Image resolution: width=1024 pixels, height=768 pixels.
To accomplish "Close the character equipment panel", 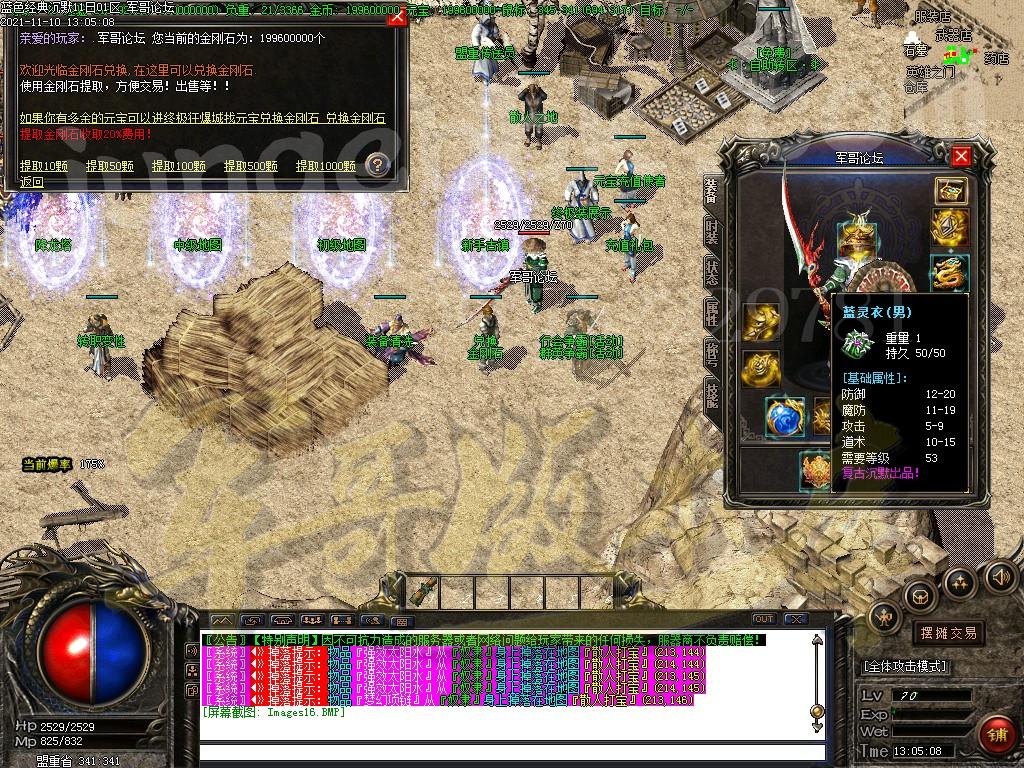I will coord(961,156).
